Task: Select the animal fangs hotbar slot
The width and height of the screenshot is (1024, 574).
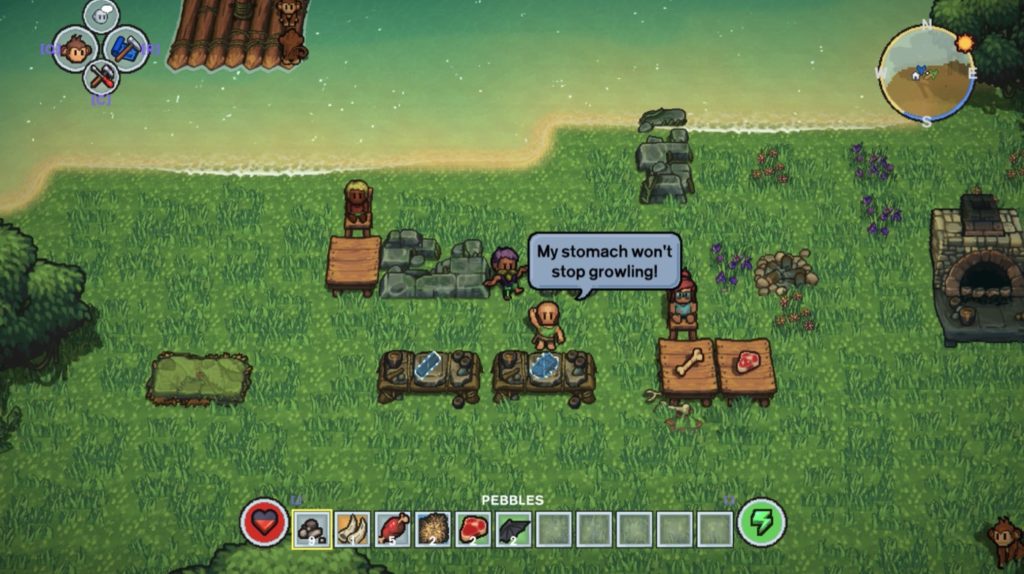Action: coord(352,528)
